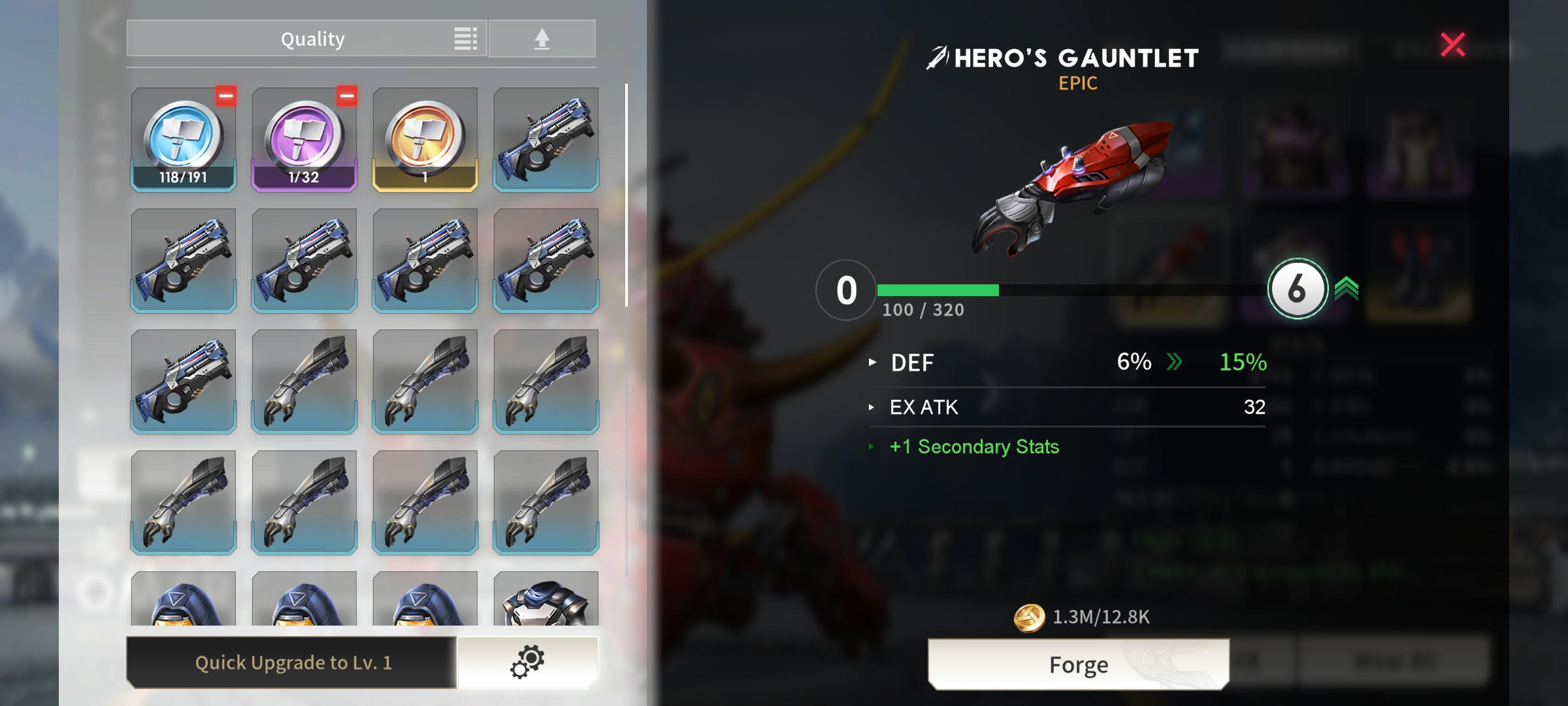
Task: Open the sort list icon beside Quality
Action: tap(465, 39)
